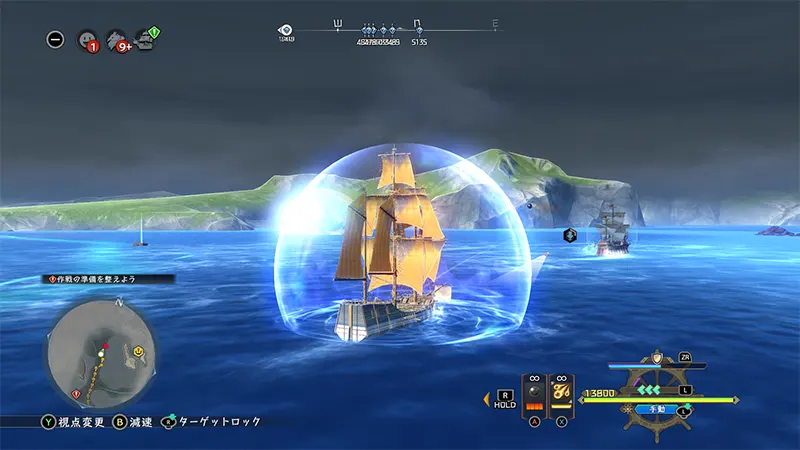Open the chat bubble notification icon

coord(87,40)
